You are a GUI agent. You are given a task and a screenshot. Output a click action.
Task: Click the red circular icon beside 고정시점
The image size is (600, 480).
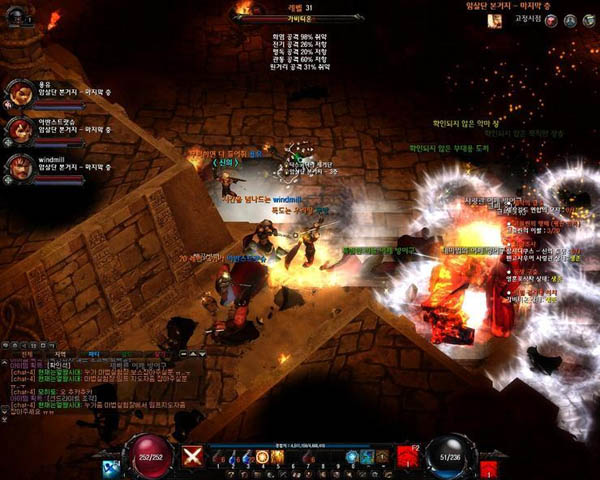click(x=552, y=21)
